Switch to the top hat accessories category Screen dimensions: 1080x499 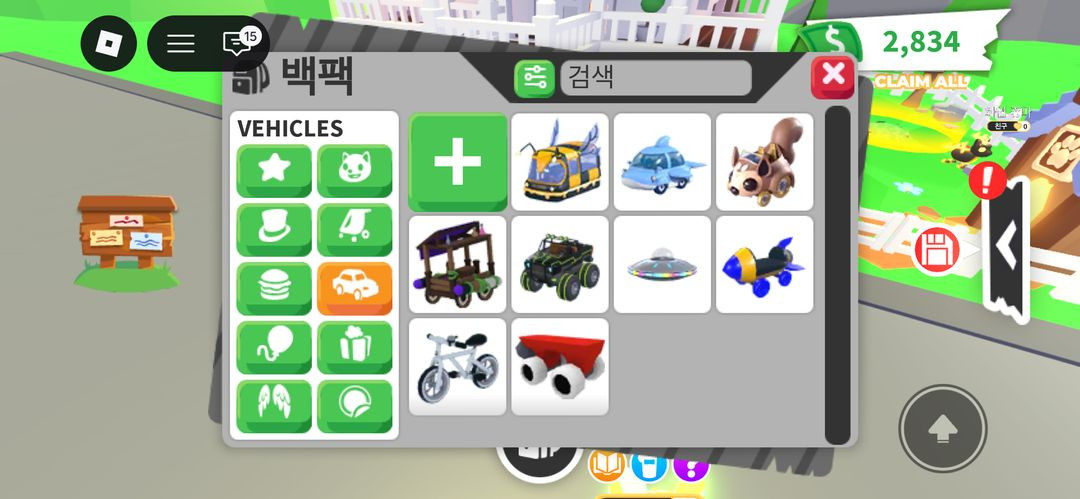[274, 230]
